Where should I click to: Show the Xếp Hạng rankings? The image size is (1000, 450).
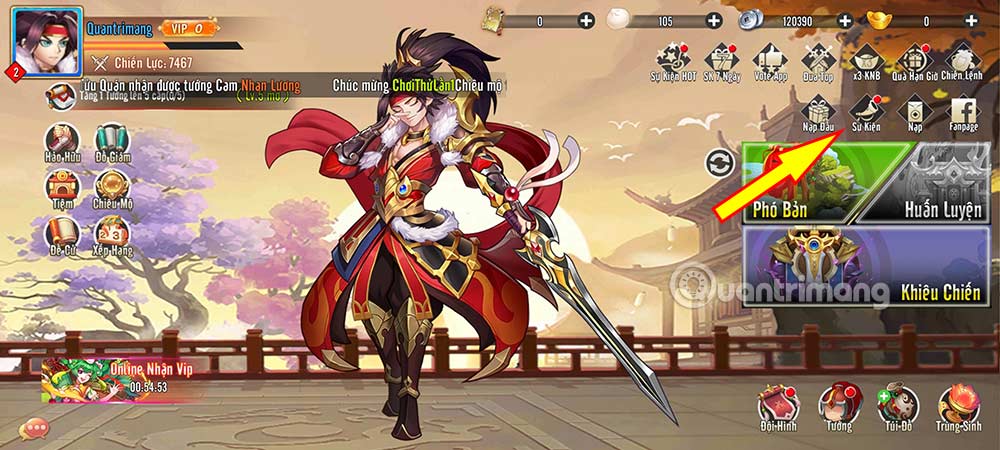click(111, 236)
